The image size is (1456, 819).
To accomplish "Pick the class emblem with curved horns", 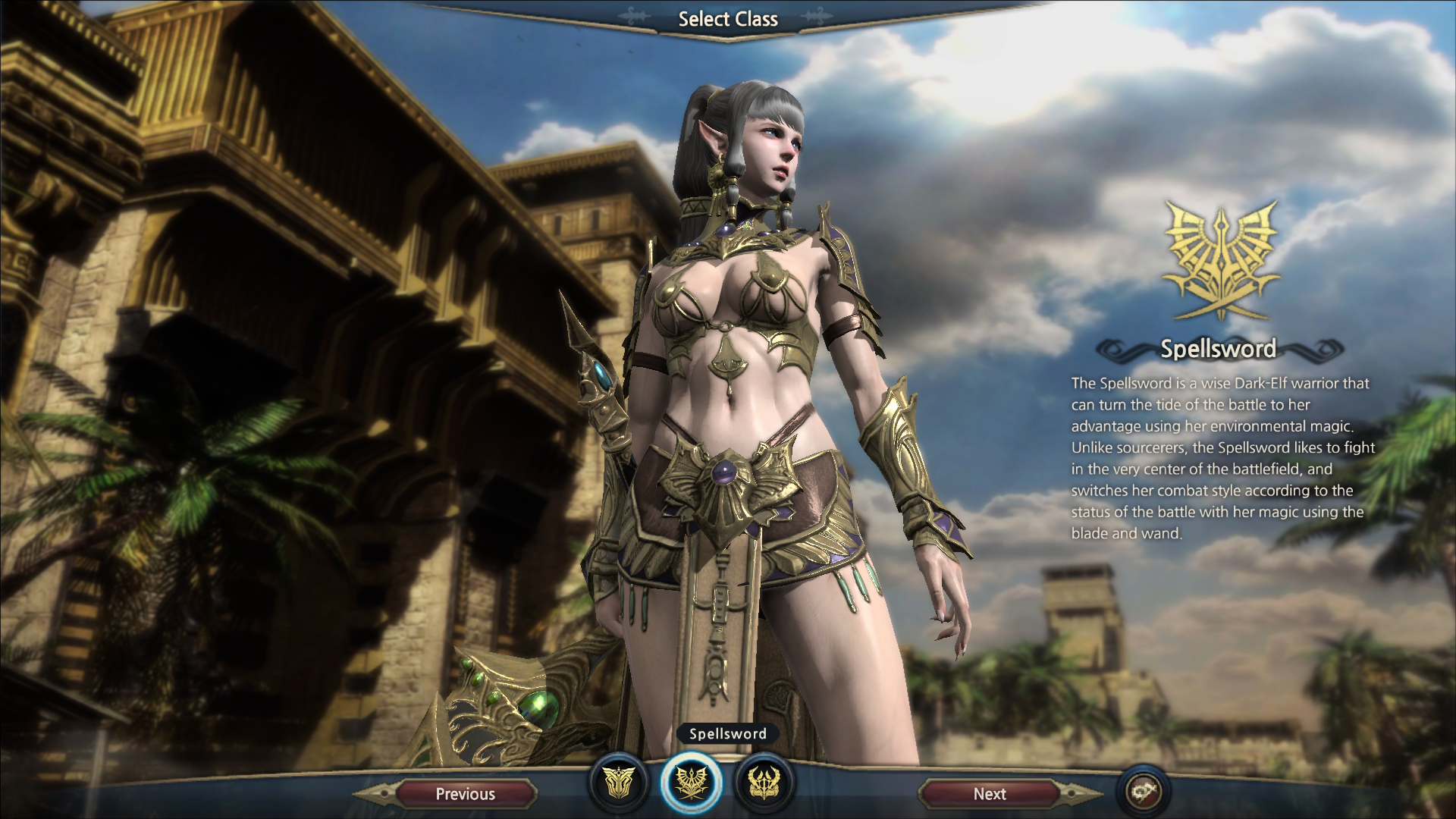I will pos(763,783).
